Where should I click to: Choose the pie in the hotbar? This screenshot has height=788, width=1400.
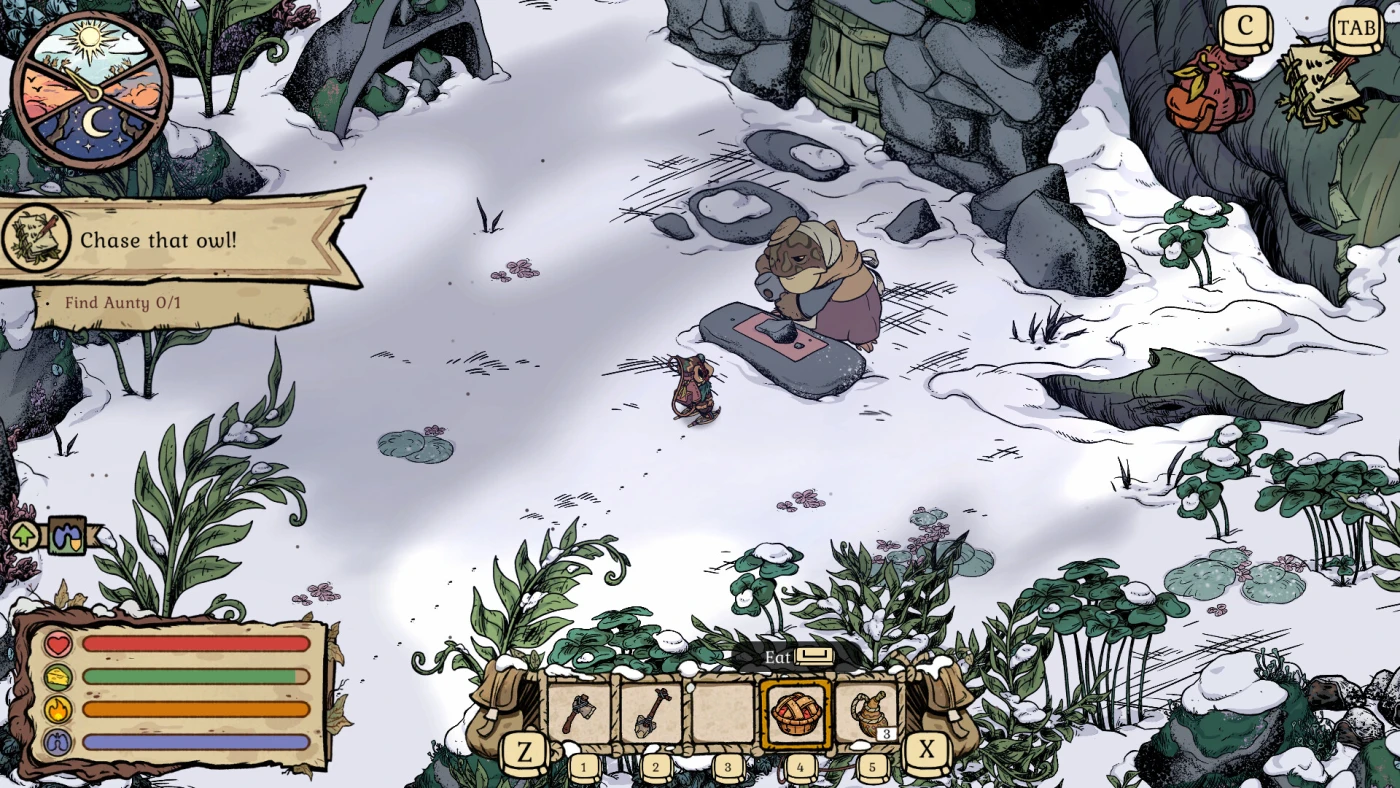pyautogui.click(x=796, y=714)
